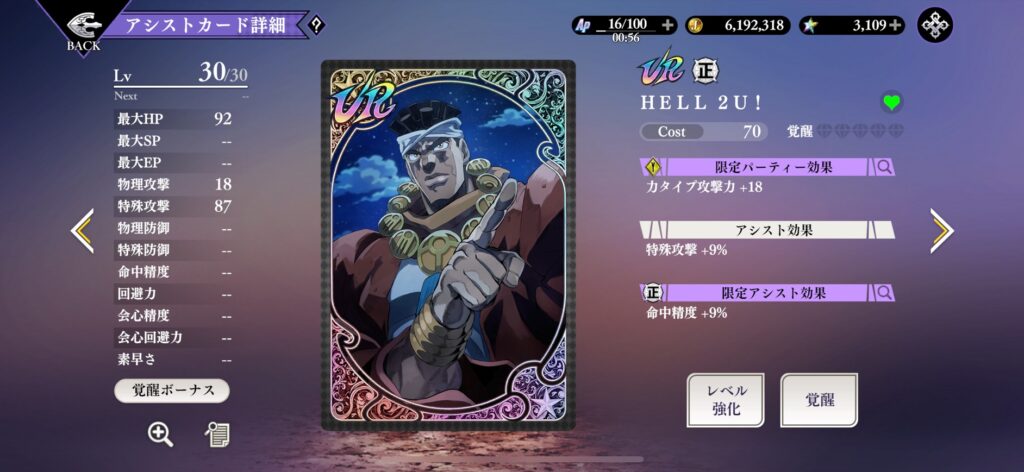Image resolution: width=1024 pixels, height=472 pixels.
Task: Inspect the 限定アシスト効果 details magnifier
Action: coord(884,293)
